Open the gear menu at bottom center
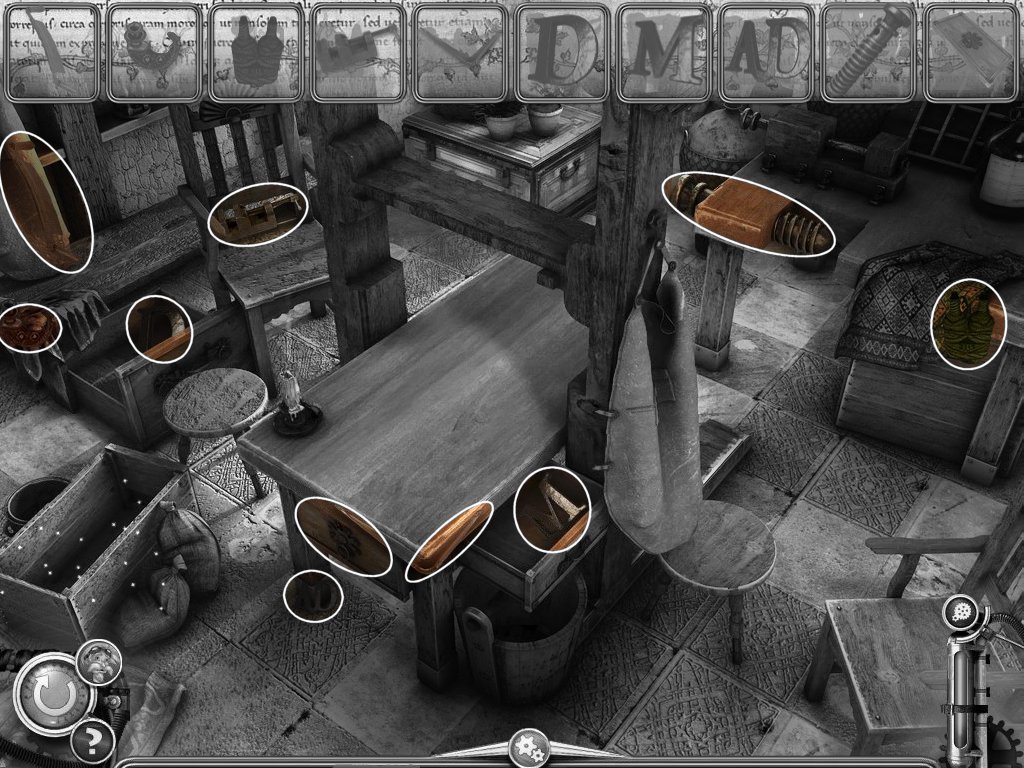The height and width of the screenshot is (768, 1024). pos(527,747)
